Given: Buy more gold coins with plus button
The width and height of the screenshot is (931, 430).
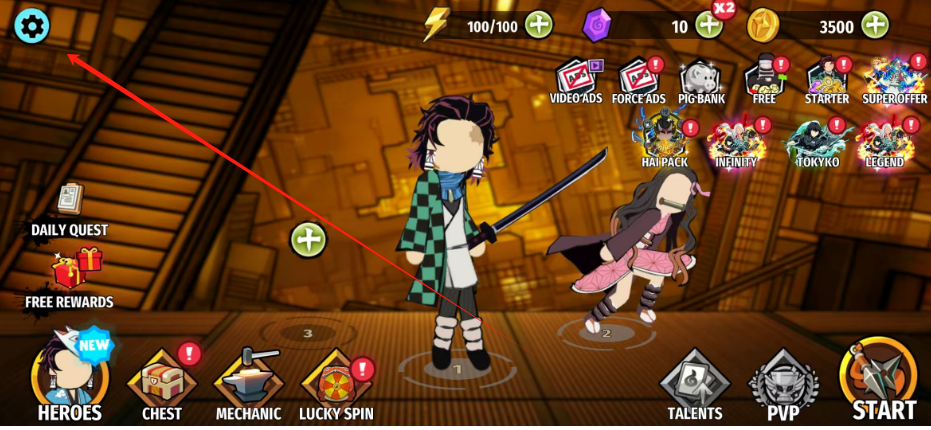Looking at the screenshot, I should pos(875,25).
